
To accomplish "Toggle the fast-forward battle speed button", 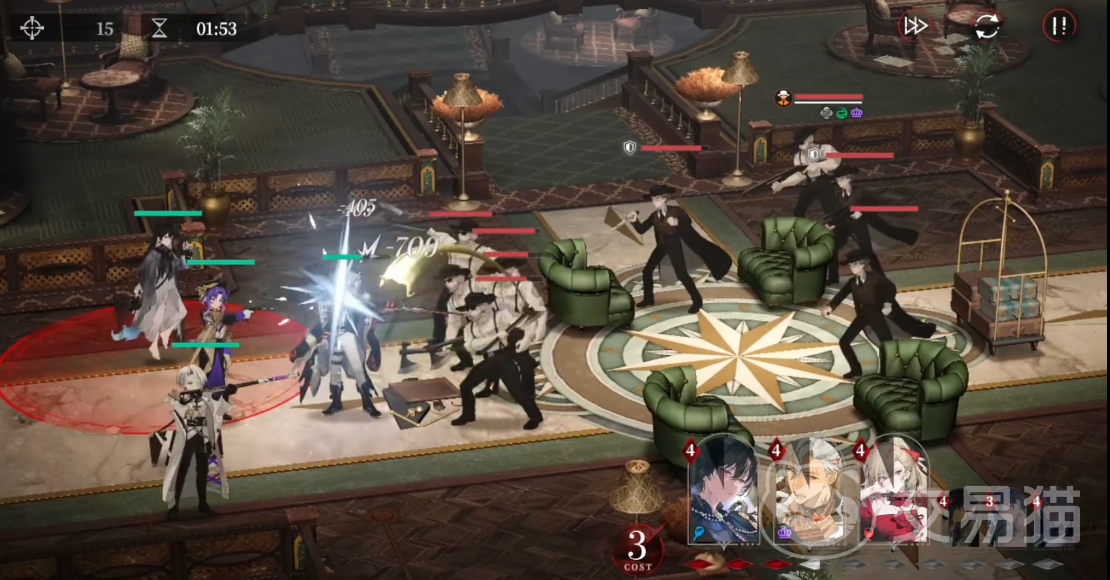I will coord(915,27).
